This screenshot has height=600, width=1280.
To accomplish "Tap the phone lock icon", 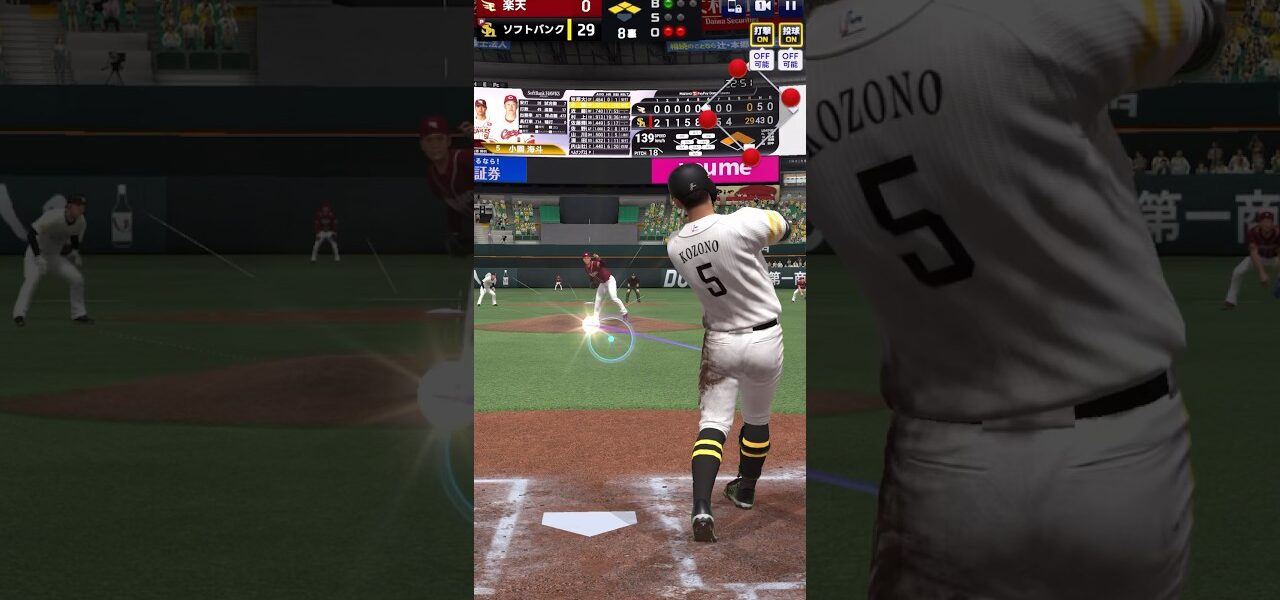I will [x=735, y=7].
